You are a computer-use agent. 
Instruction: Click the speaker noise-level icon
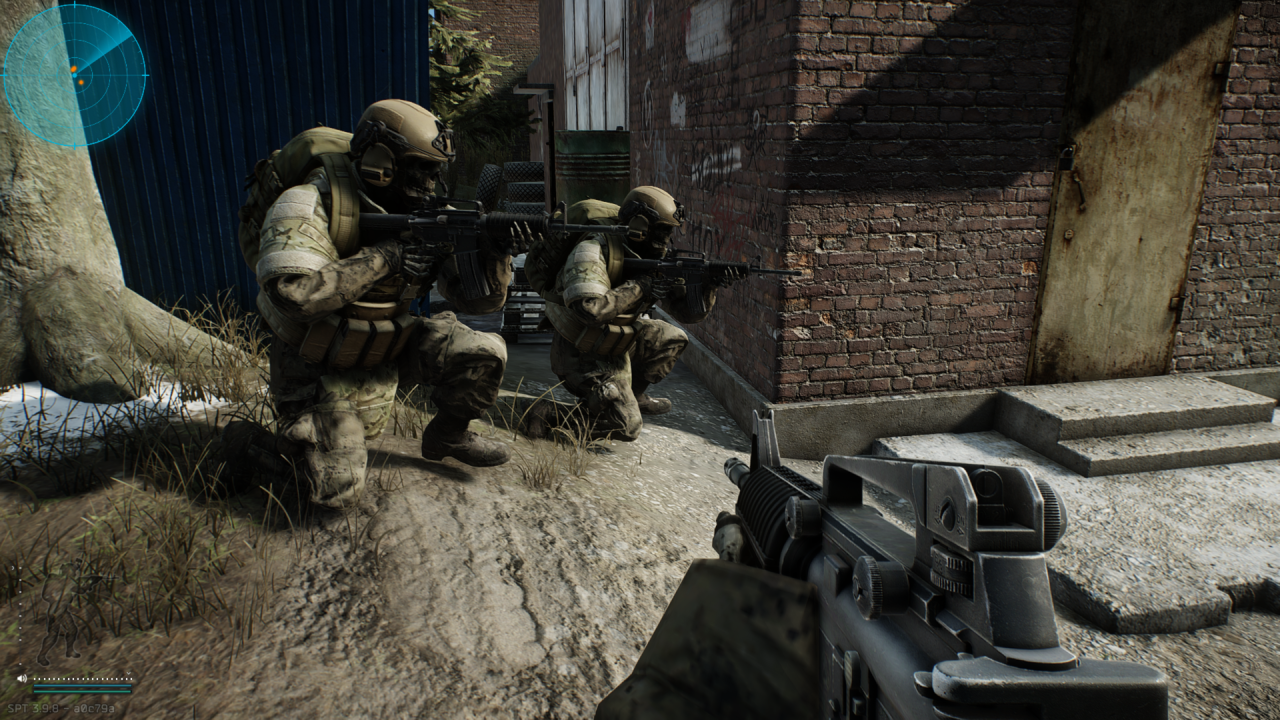pos(21,679)
